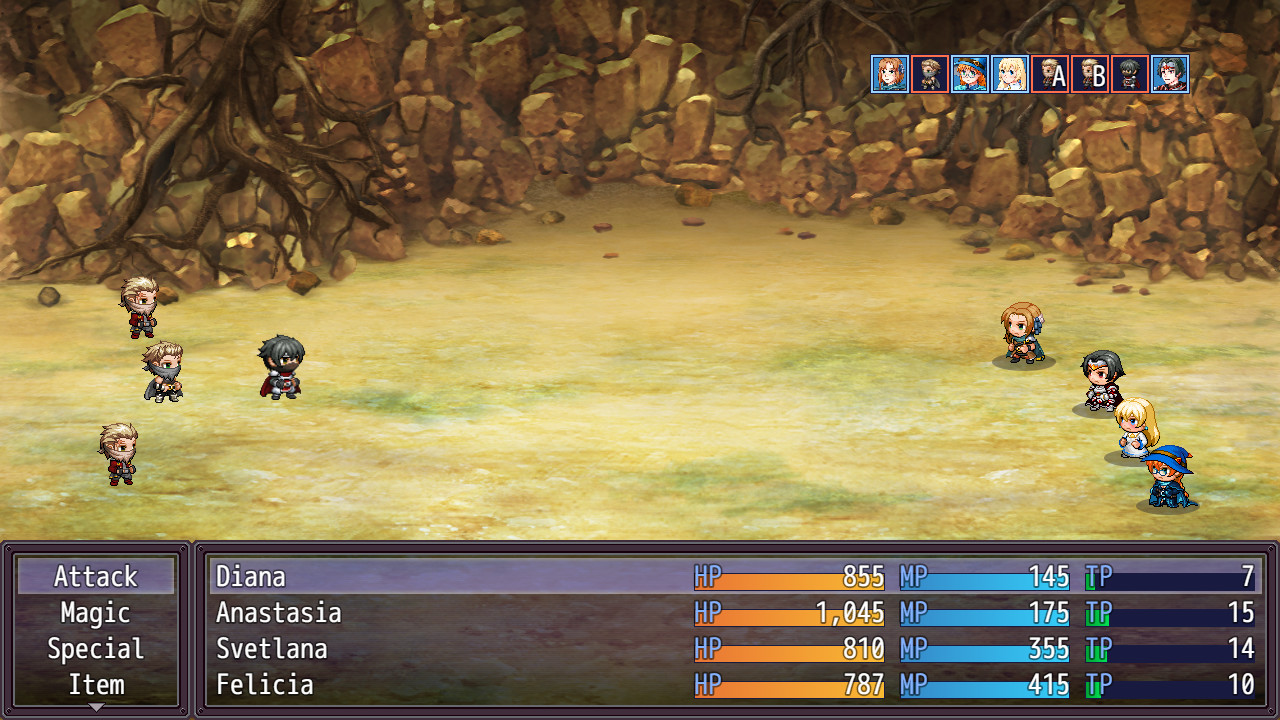Select the blonde princess portrait in the turn bar

[1010, 72]
